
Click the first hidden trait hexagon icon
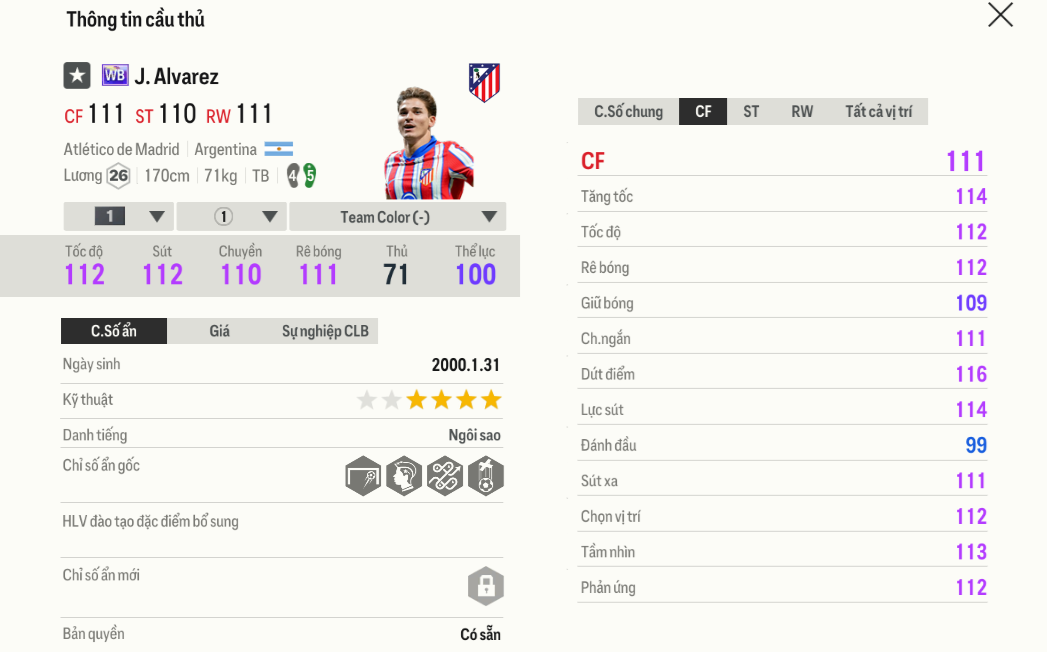coord(364,476)
